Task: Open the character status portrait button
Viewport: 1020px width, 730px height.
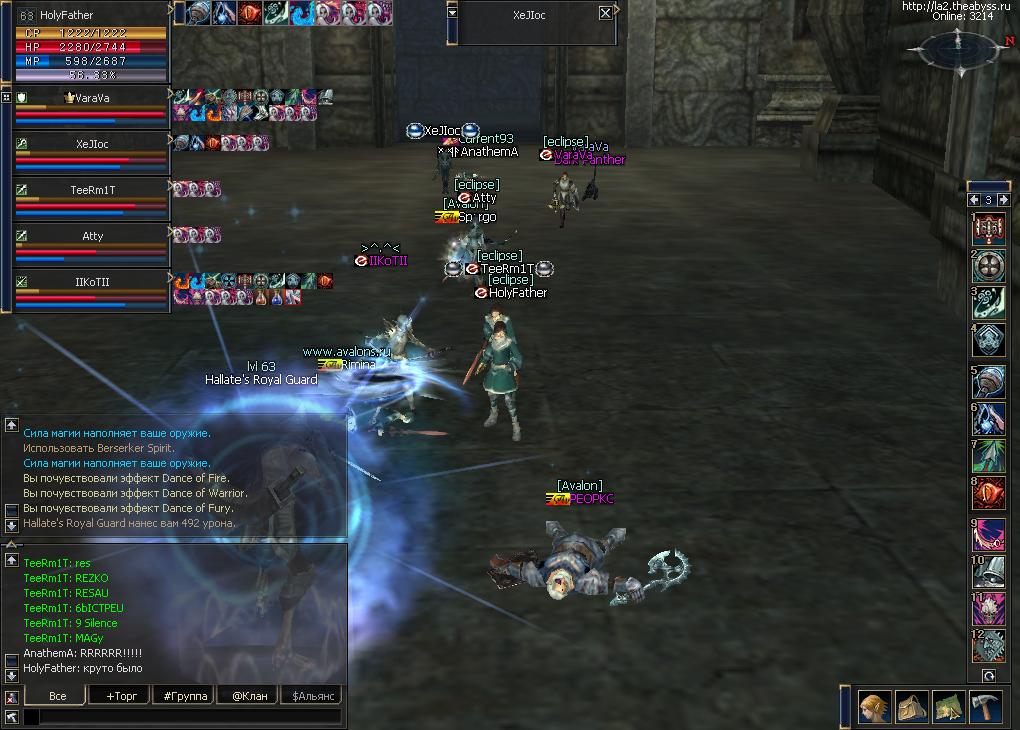Action: [875, 707]
